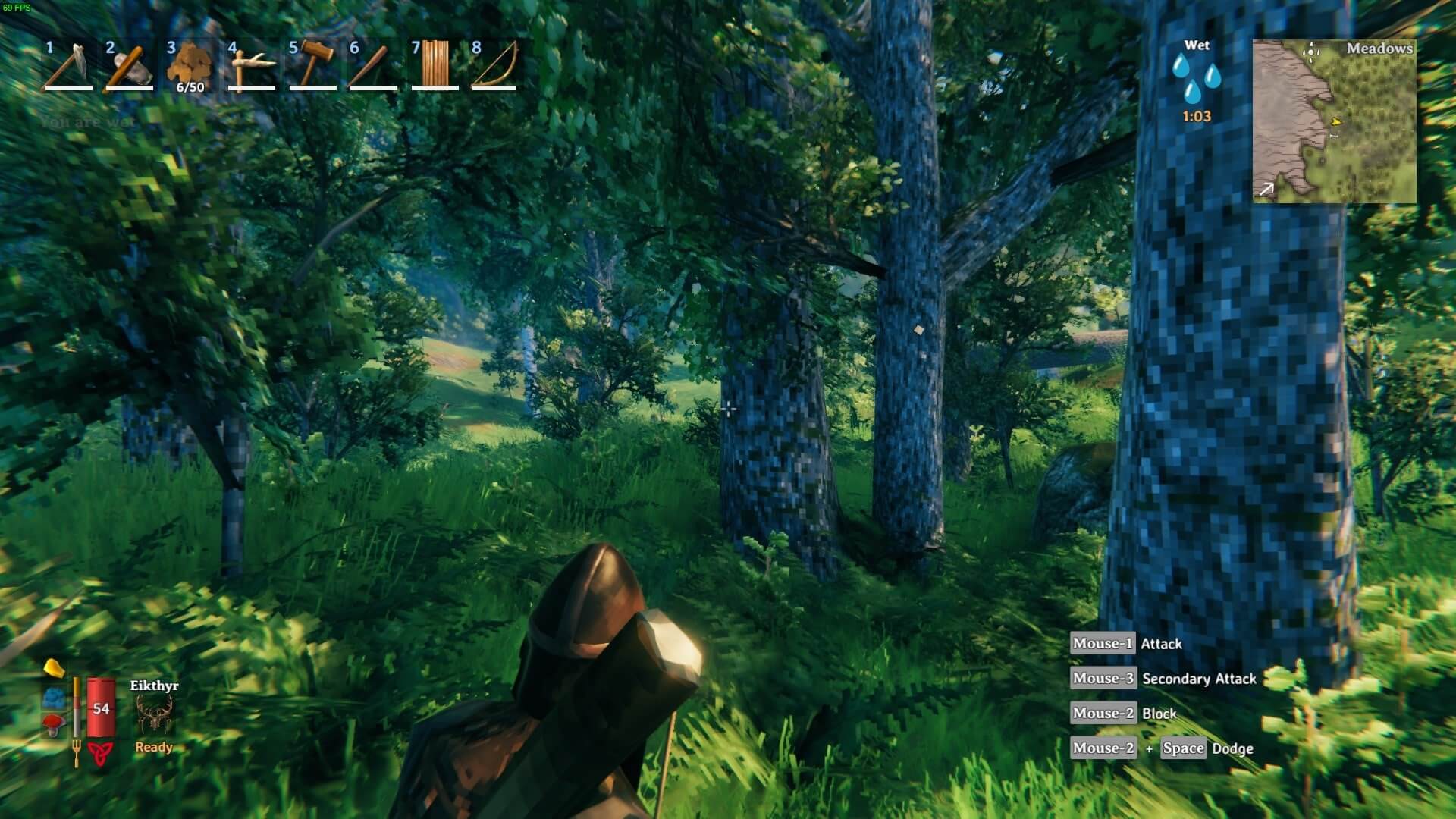Choose the wooden hammer in slot 5
1456x819 pixels.
(x=312, y=65)
